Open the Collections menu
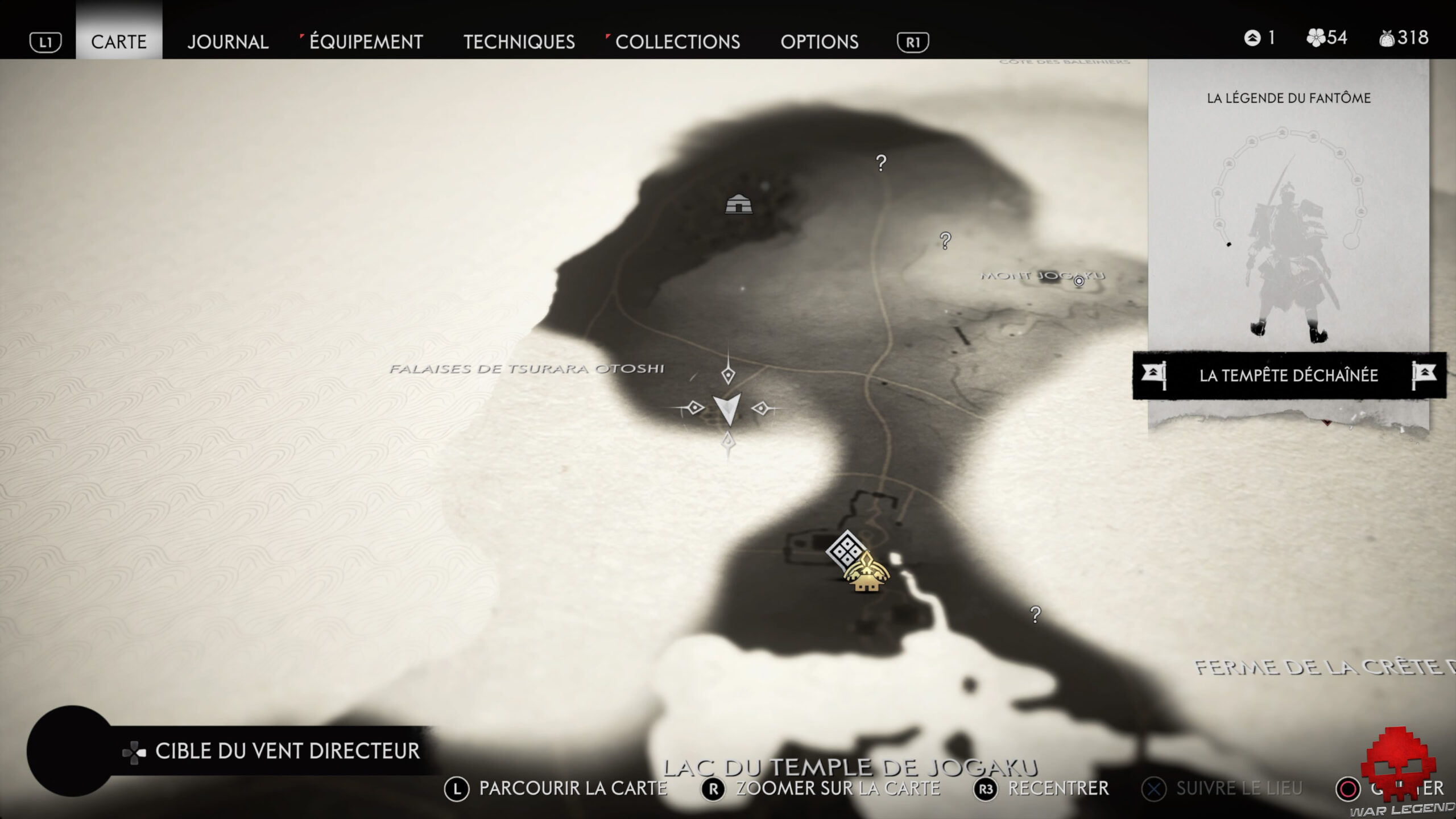This screenshot has height=819, width=1456. 679,42
